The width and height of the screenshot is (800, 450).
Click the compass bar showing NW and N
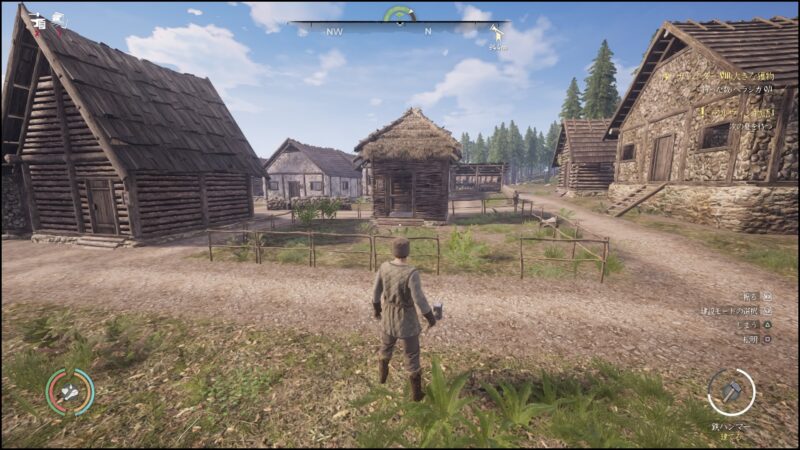[x=398, y=30]
